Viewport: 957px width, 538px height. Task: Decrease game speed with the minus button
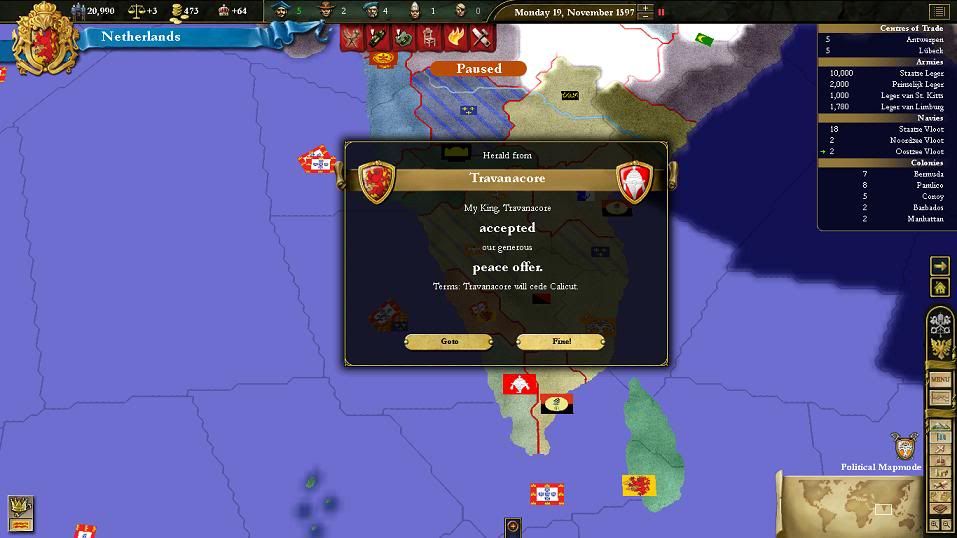coord(645,17)
